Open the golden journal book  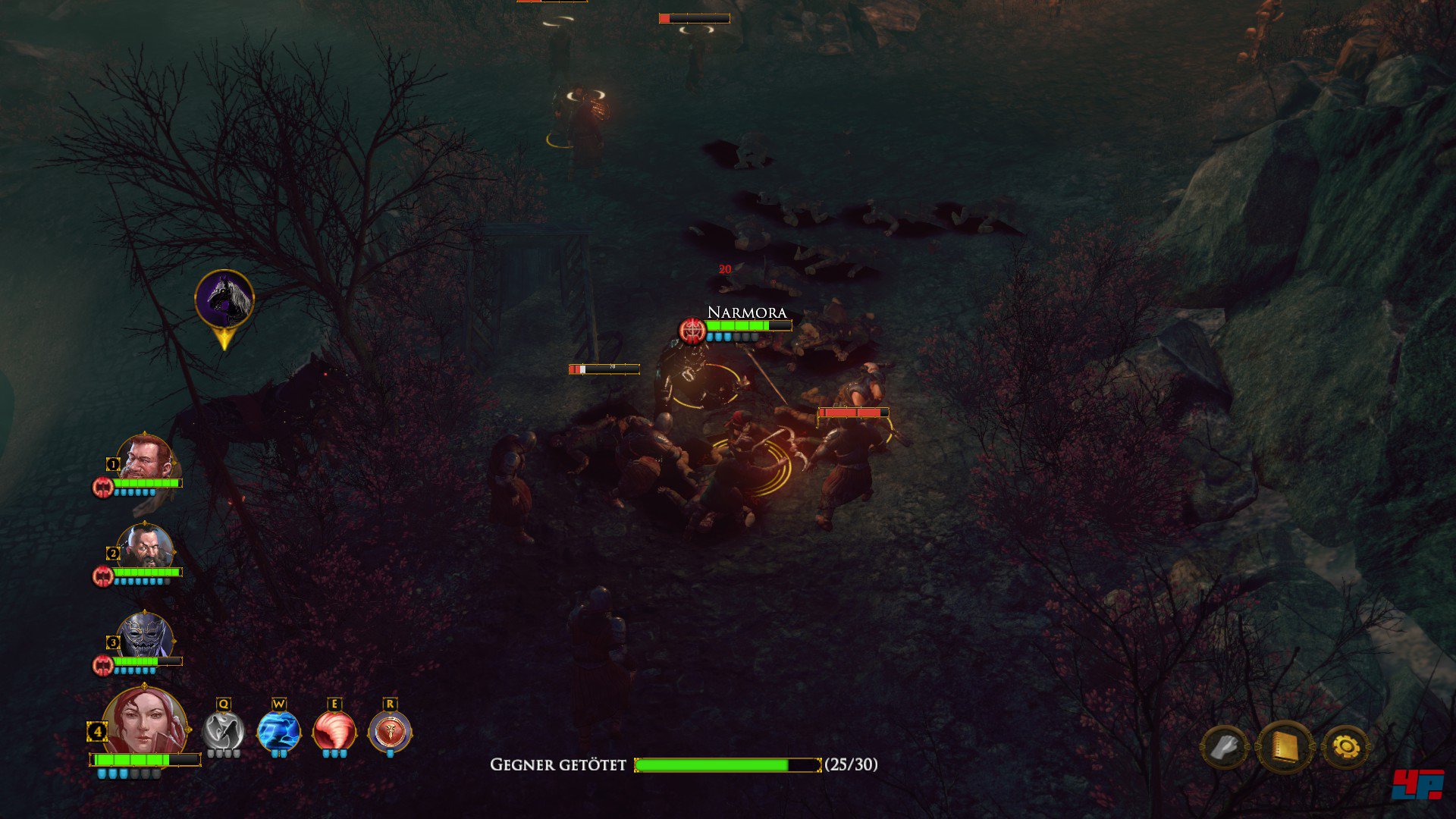(1285, 748)
